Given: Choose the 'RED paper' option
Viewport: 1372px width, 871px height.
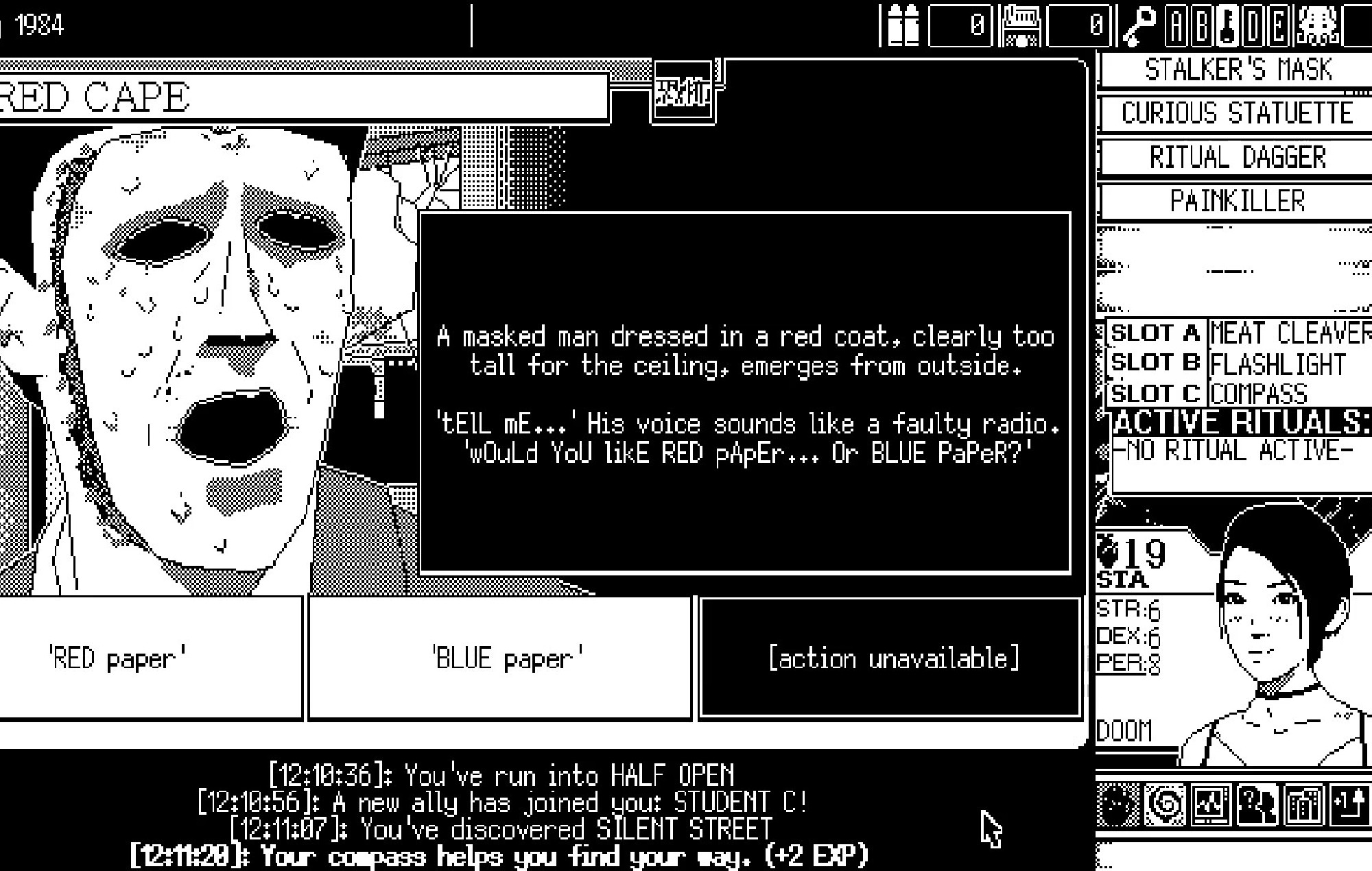Looking at the screenshot, I should (151, 656).
